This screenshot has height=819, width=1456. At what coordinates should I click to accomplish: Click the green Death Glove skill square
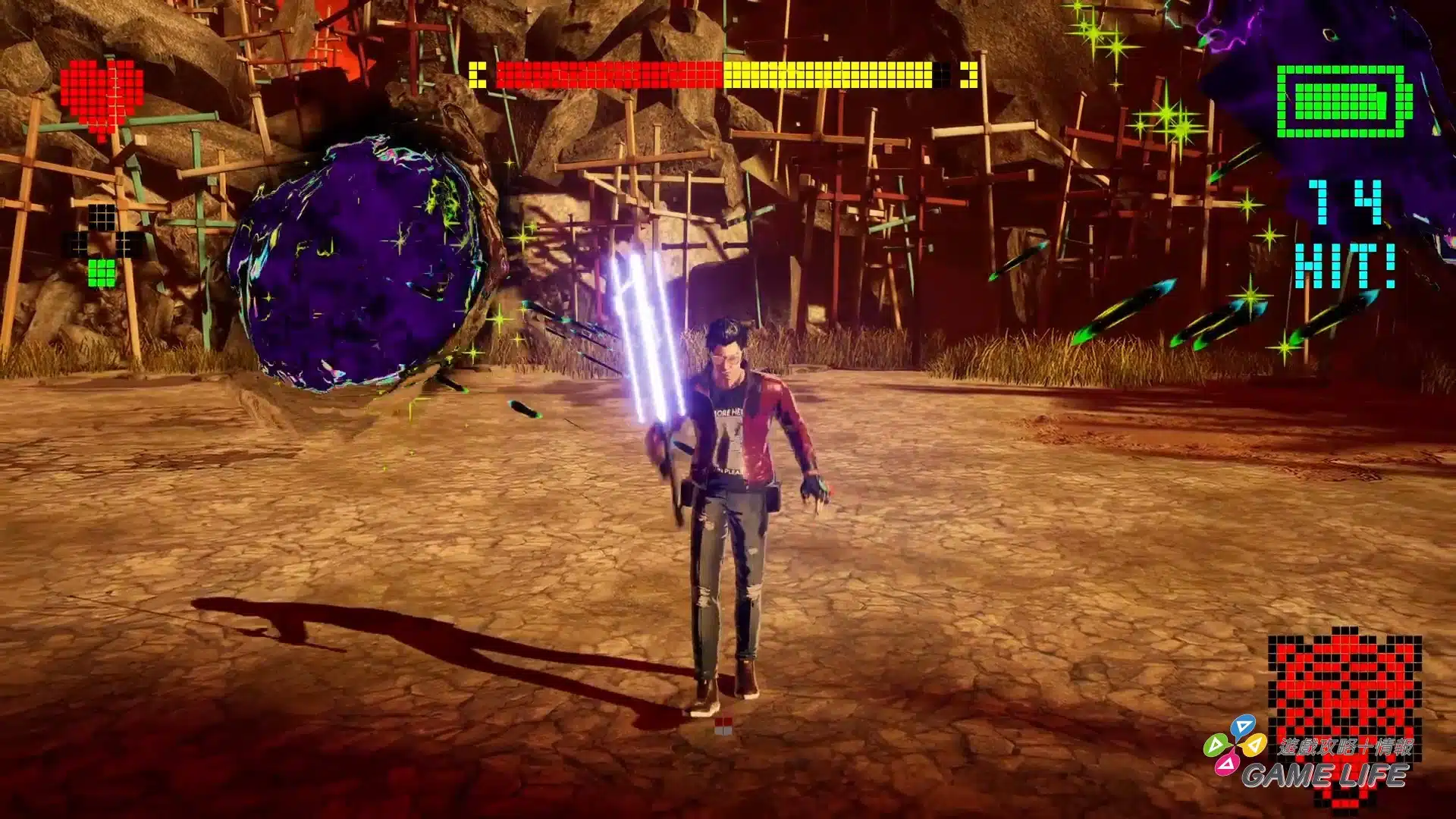[102, 272]
